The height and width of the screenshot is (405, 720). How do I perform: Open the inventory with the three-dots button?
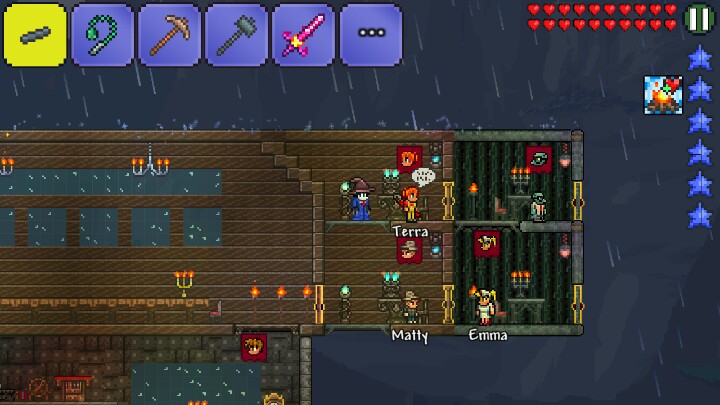[370, 34]
